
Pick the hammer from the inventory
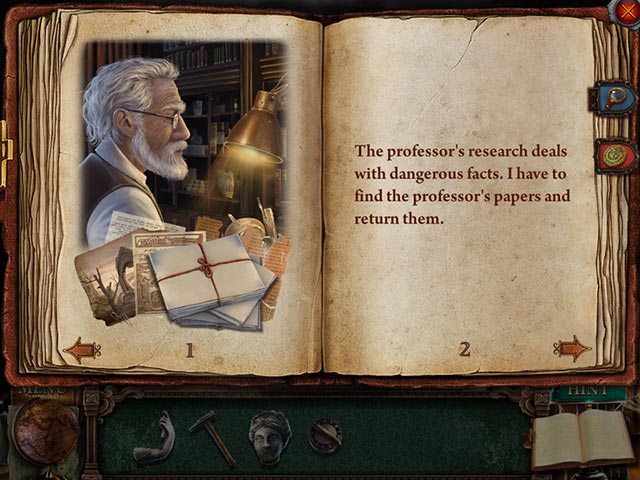pos(212,436)
